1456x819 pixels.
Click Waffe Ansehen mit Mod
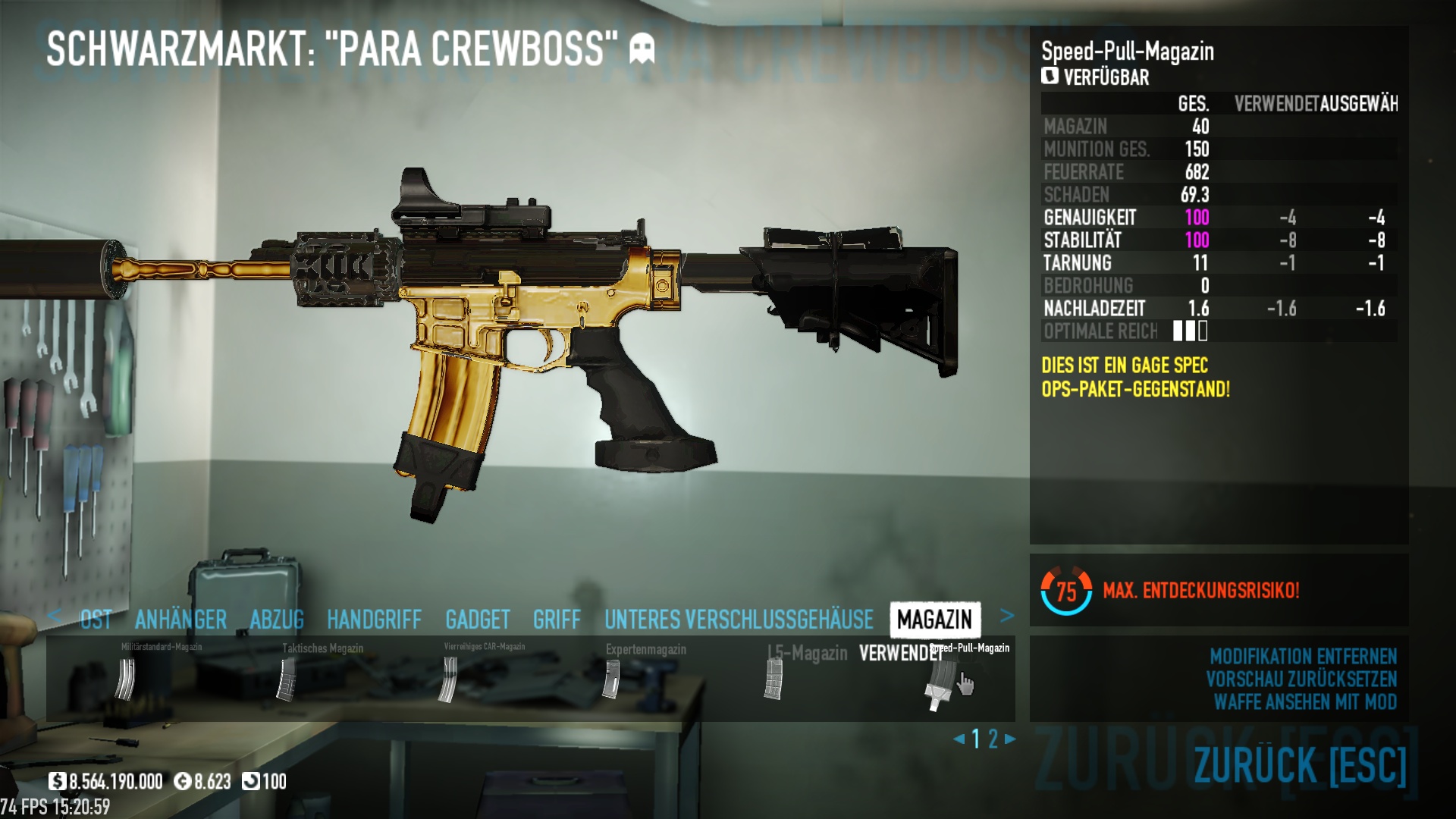[x=1305, y=701]
